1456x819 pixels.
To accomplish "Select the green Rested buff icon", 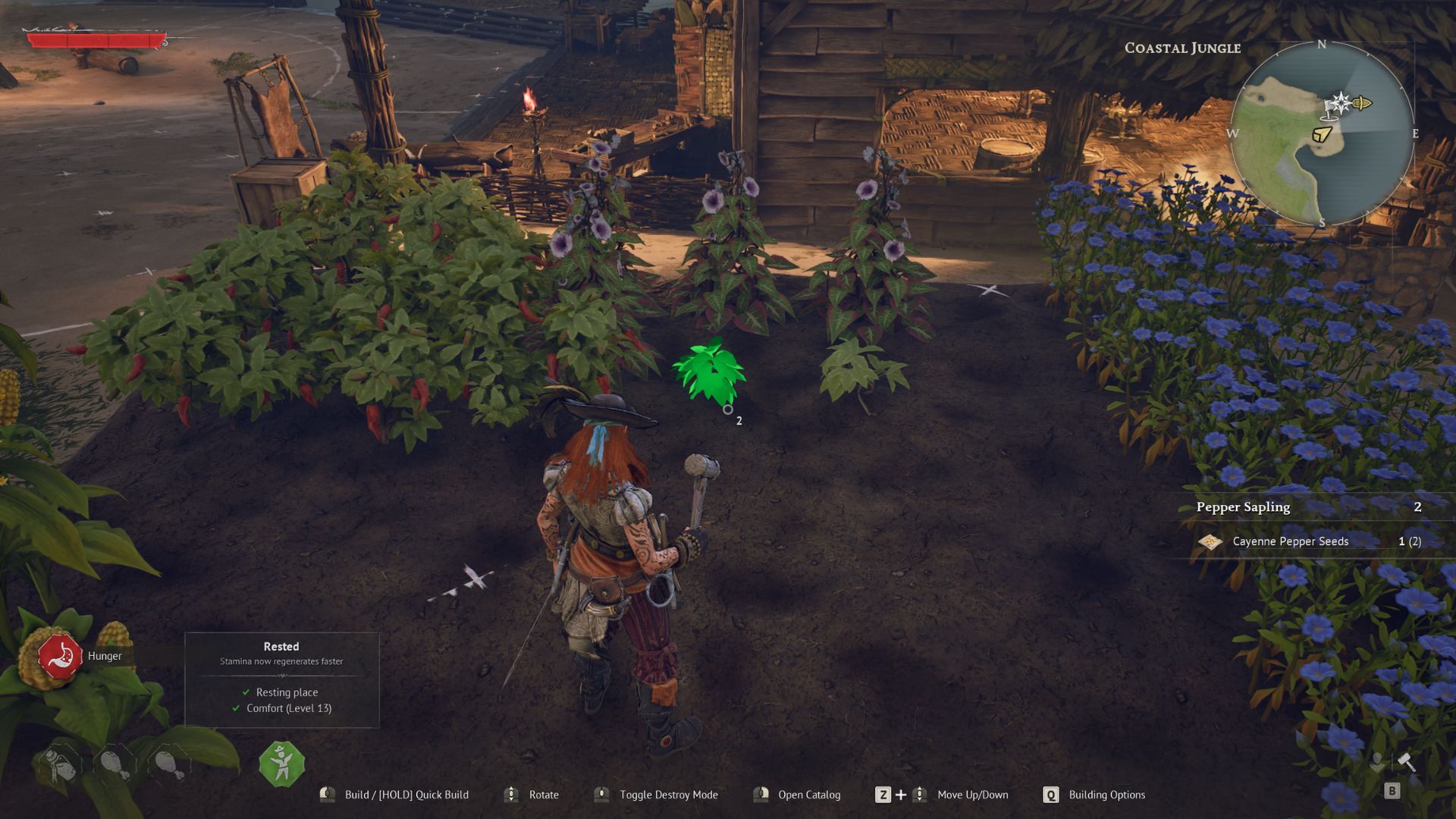I will pyautogui.click(x=282, y=764).
